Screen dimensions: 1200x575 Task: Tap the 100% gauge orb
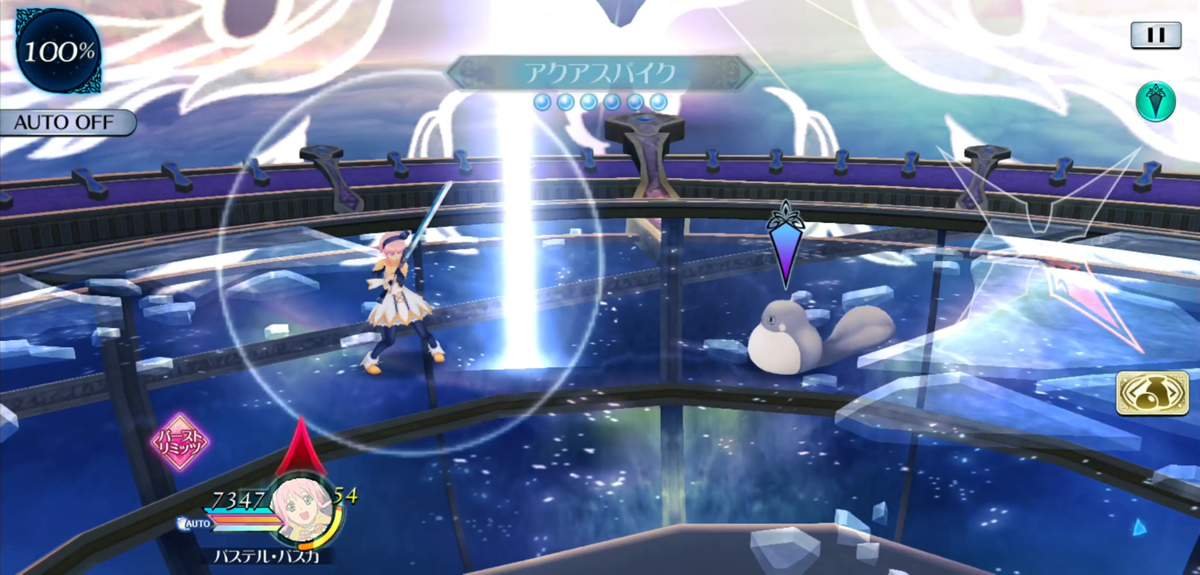tap(56, 51)
